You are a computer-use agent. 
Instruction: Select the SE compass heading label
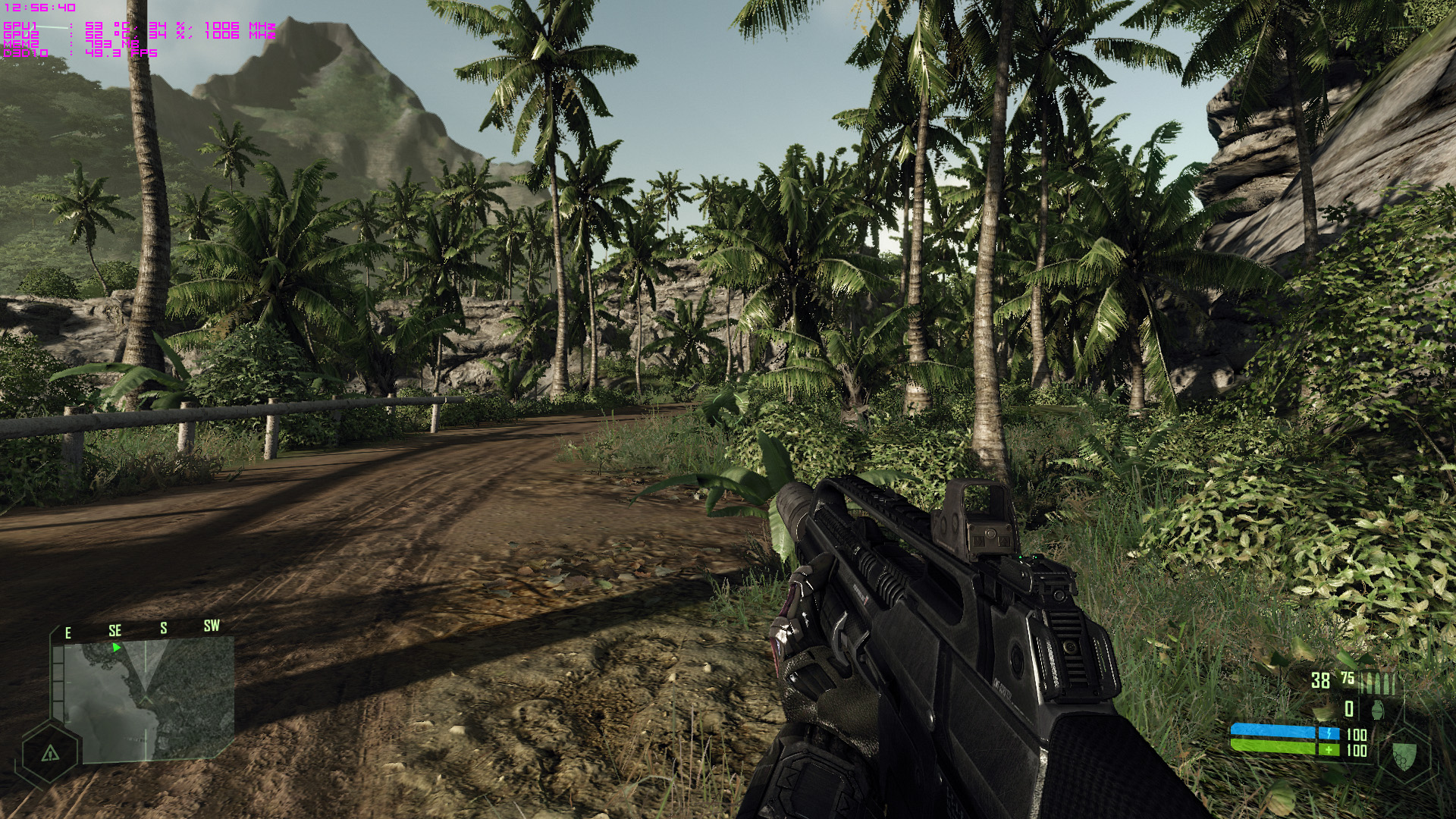tap(115, 630)
